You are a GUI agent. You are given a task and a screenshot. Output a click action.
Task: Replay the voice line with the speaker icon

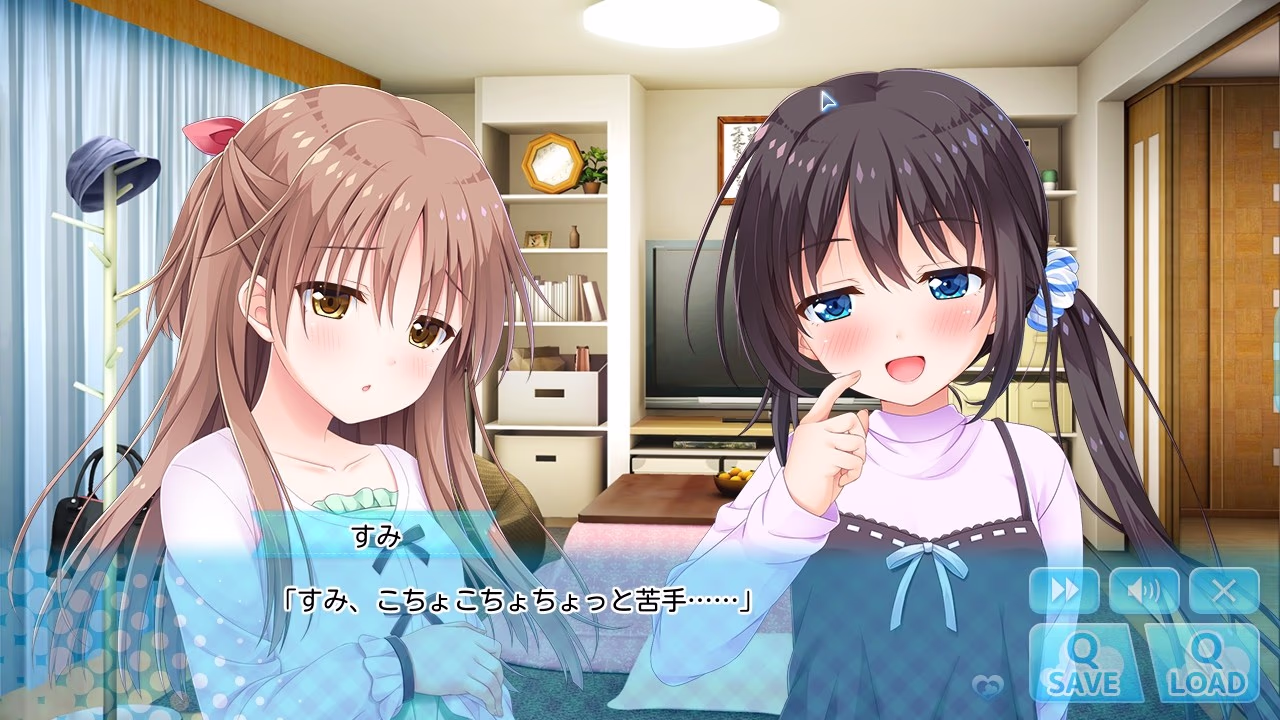pos(1145,590)
